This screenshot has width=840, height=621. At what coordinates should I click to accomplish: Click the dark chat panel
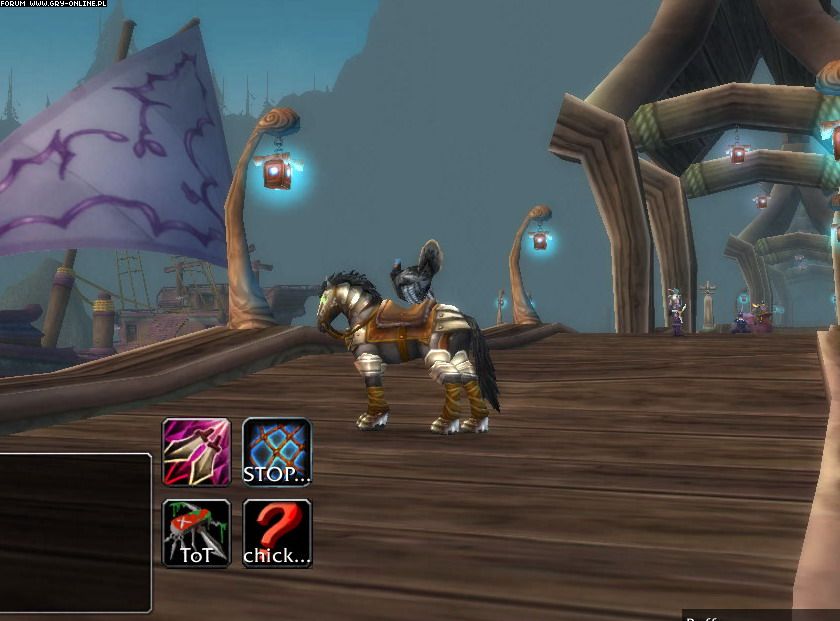click(74, 532)
